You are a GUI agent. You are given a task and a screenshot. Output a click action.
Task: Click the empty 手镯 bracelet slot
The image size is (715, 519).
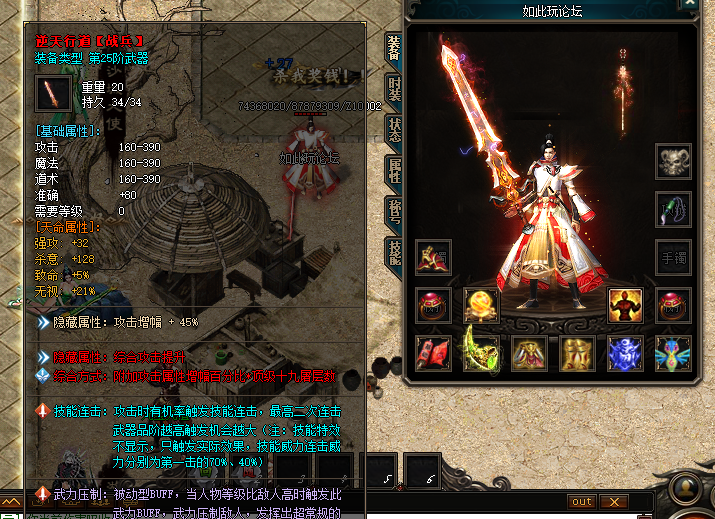point(673,257)
